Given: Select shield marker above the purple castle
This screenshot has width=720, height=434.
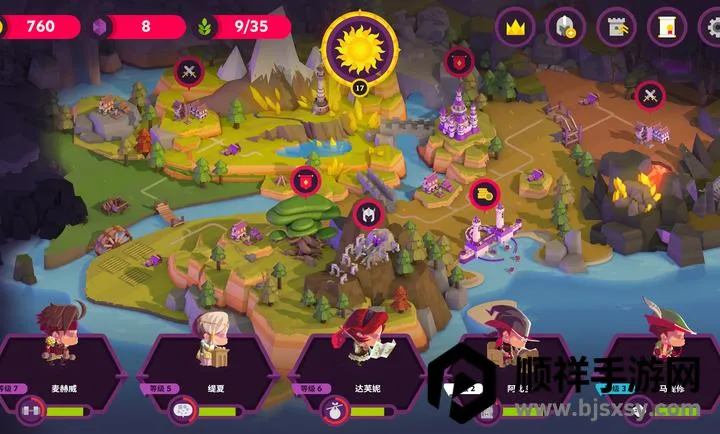Looking at the screenshot, I should (x=459, y=61).
